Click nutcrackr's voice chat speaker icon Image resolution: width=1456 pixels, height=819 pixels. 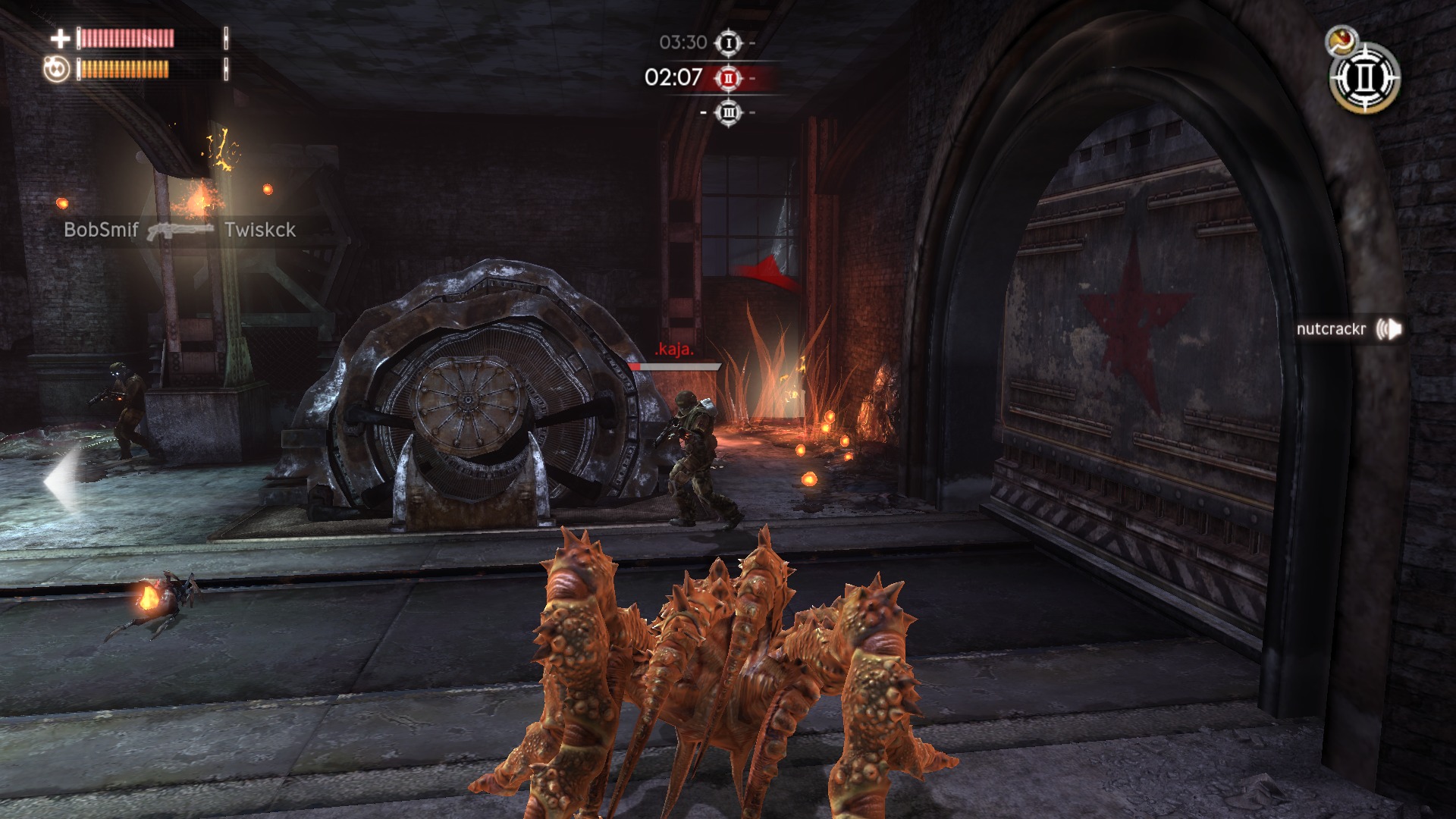pos(1389,329)
